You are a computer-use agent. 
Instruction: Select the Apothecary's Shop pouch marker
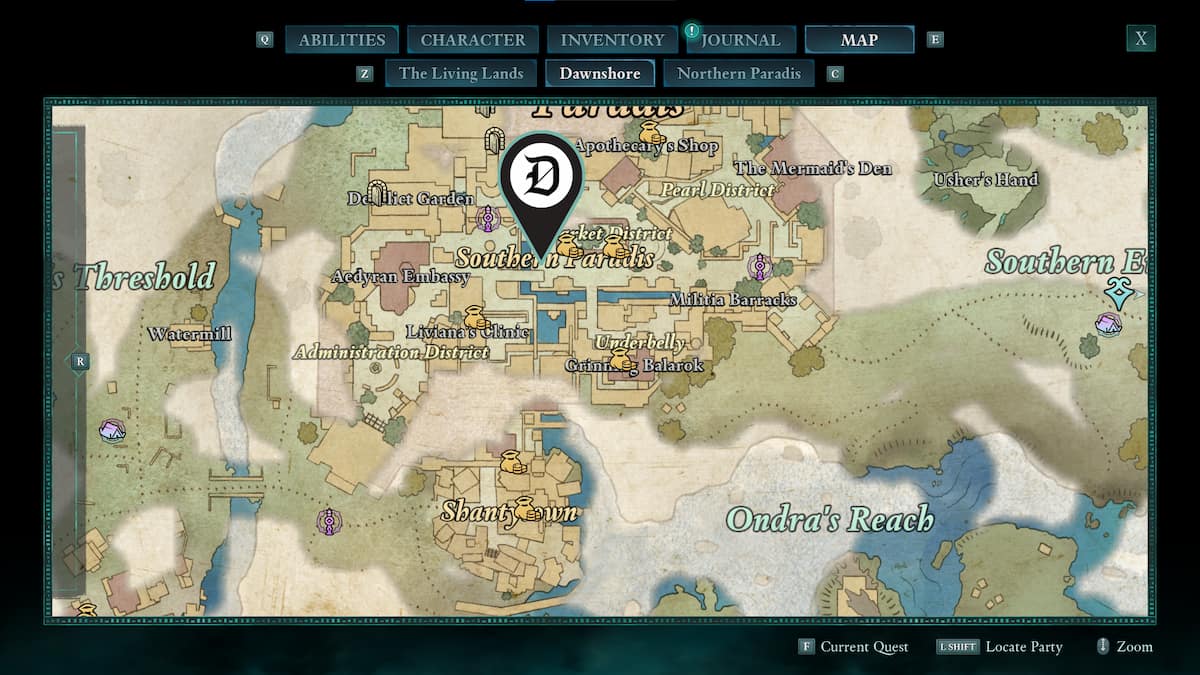click(x=651, y=133)
